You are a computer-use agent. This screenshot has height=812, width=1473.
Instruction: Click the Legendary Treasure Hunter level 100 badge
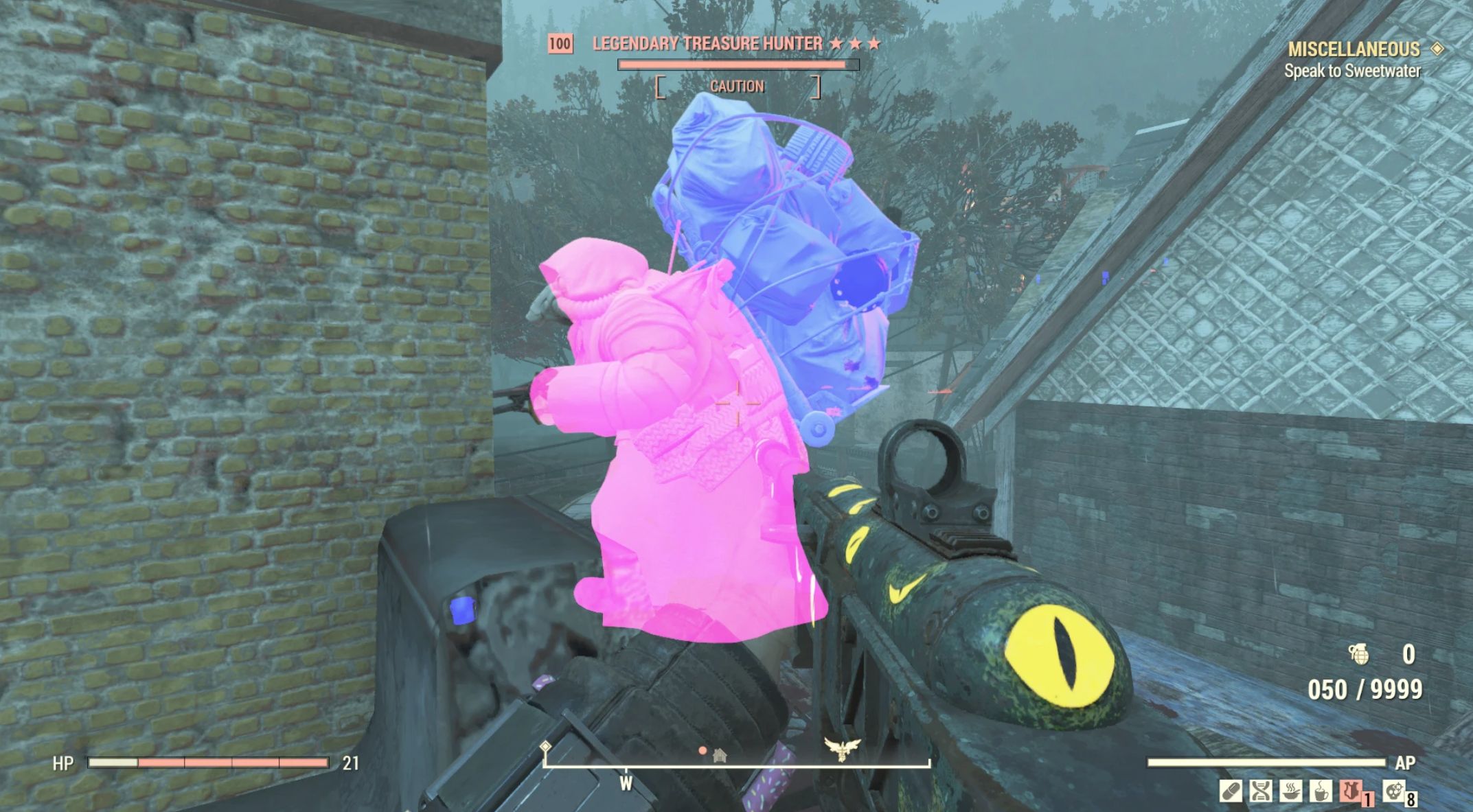tap(560, 44)
